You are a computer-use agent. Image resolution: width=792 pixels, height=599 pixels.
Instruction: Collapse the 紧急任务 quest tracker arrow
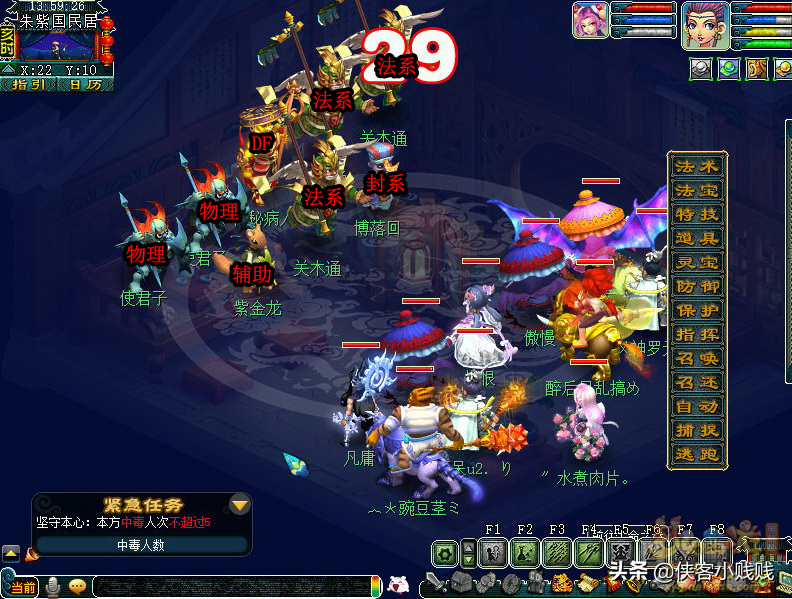[239, 503]
